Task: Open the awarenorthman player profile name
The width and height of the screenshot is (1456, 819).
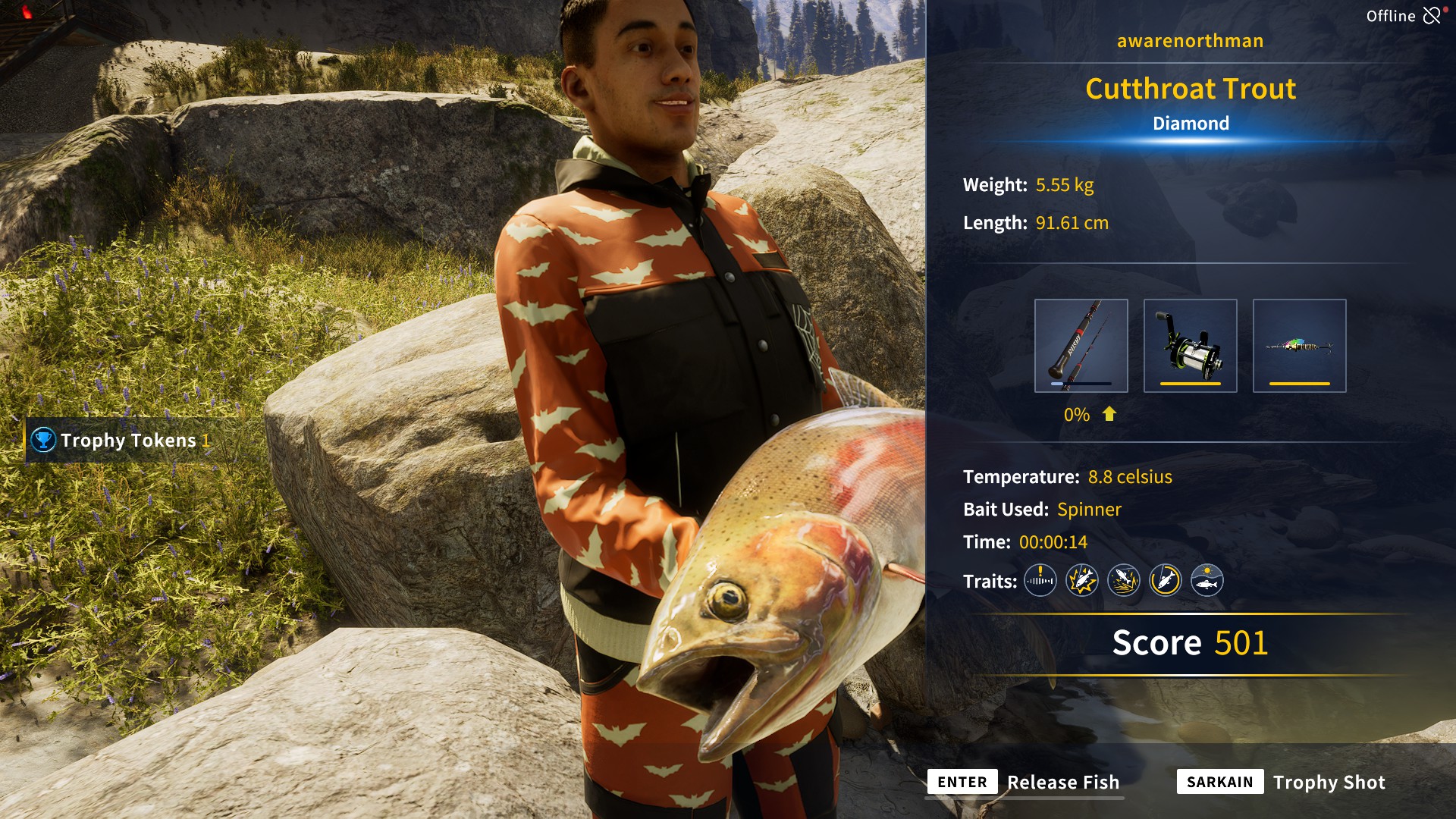Action: pos(1189,41)
